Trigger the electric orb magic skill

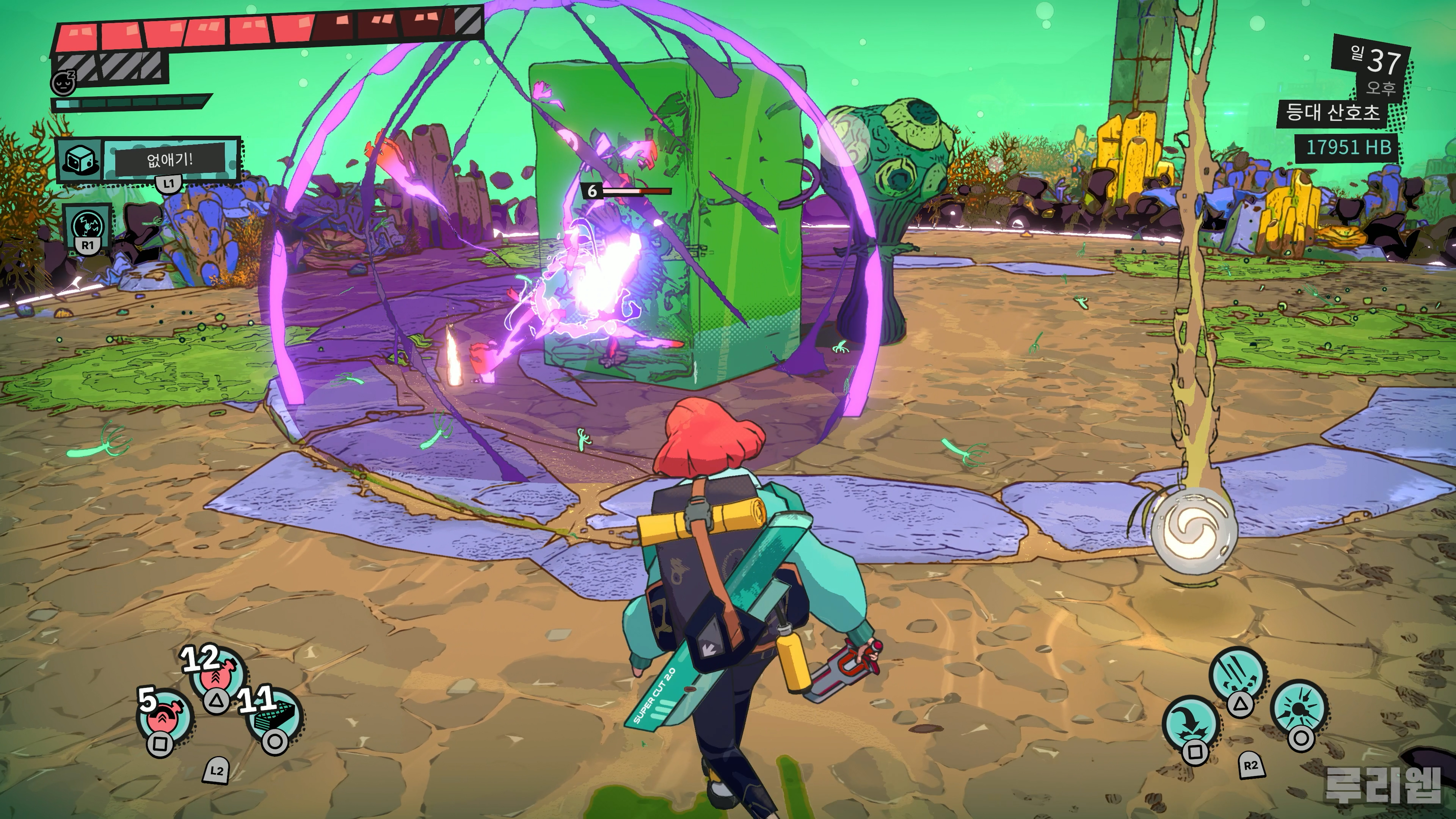pyautogui.click(x=87, y=227)
